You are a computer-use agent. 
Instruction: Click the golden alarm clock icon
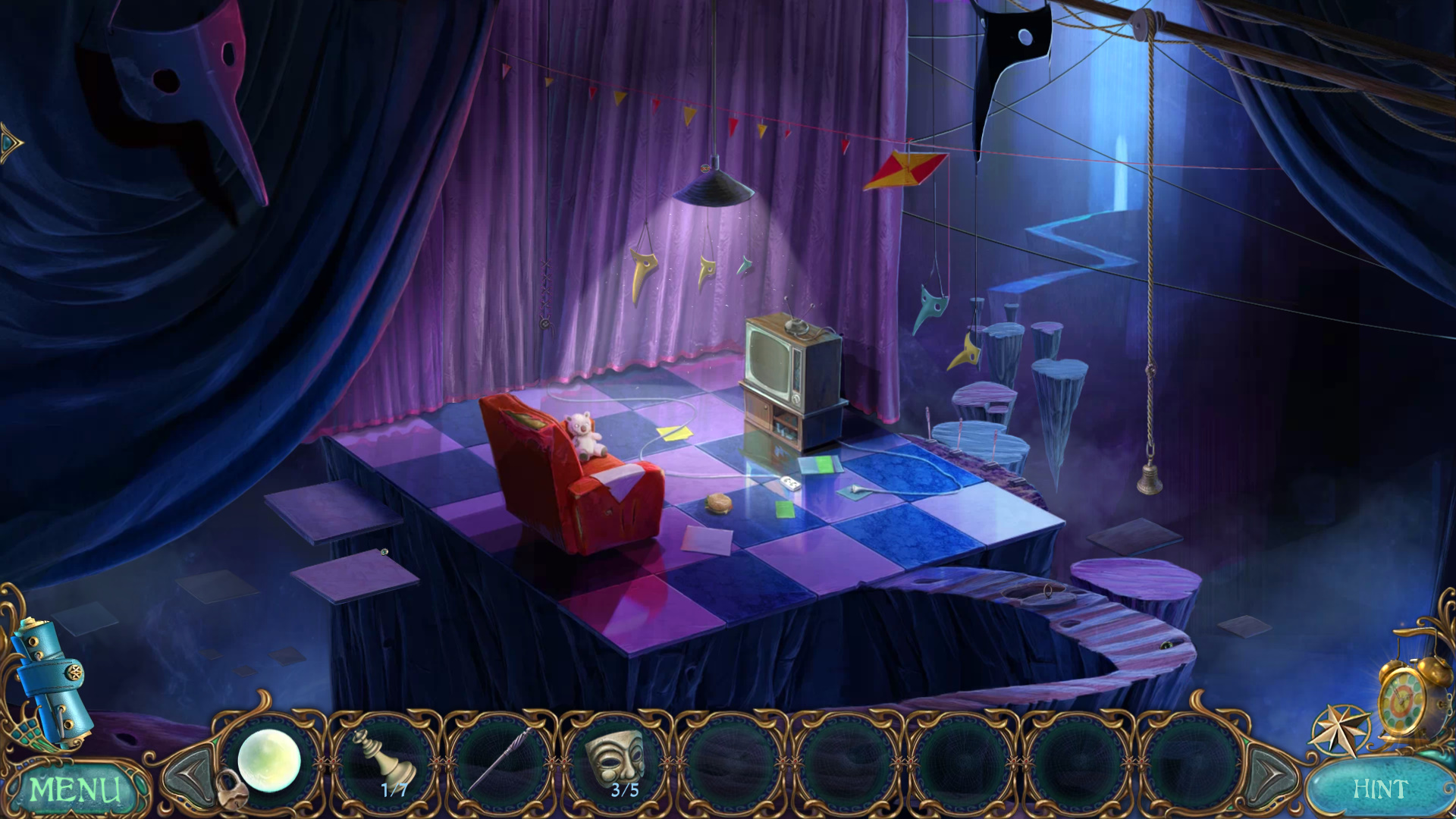(1407, 698)
